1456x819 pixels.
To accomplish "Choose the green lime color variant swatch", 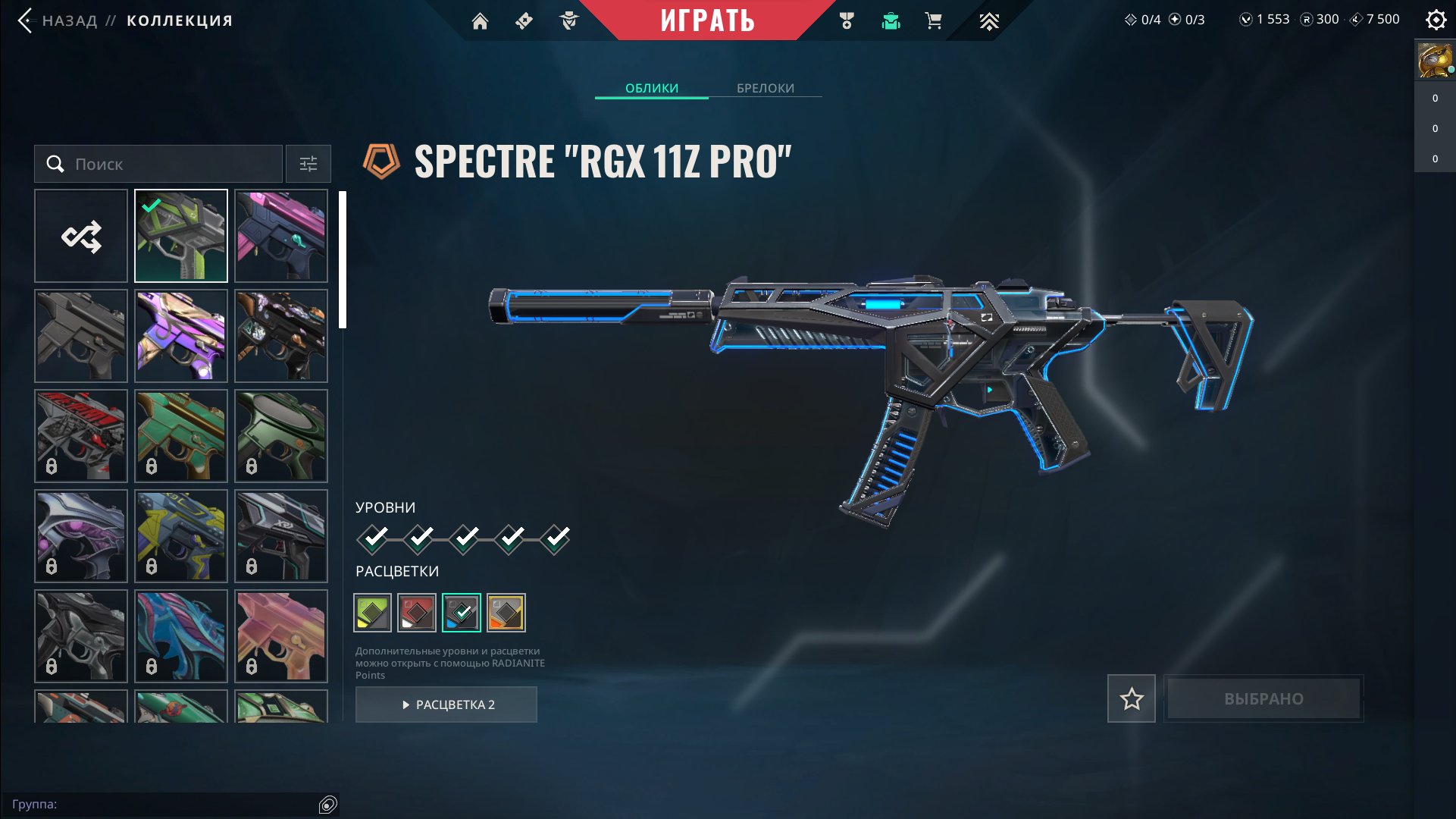I will coord(372,613).
